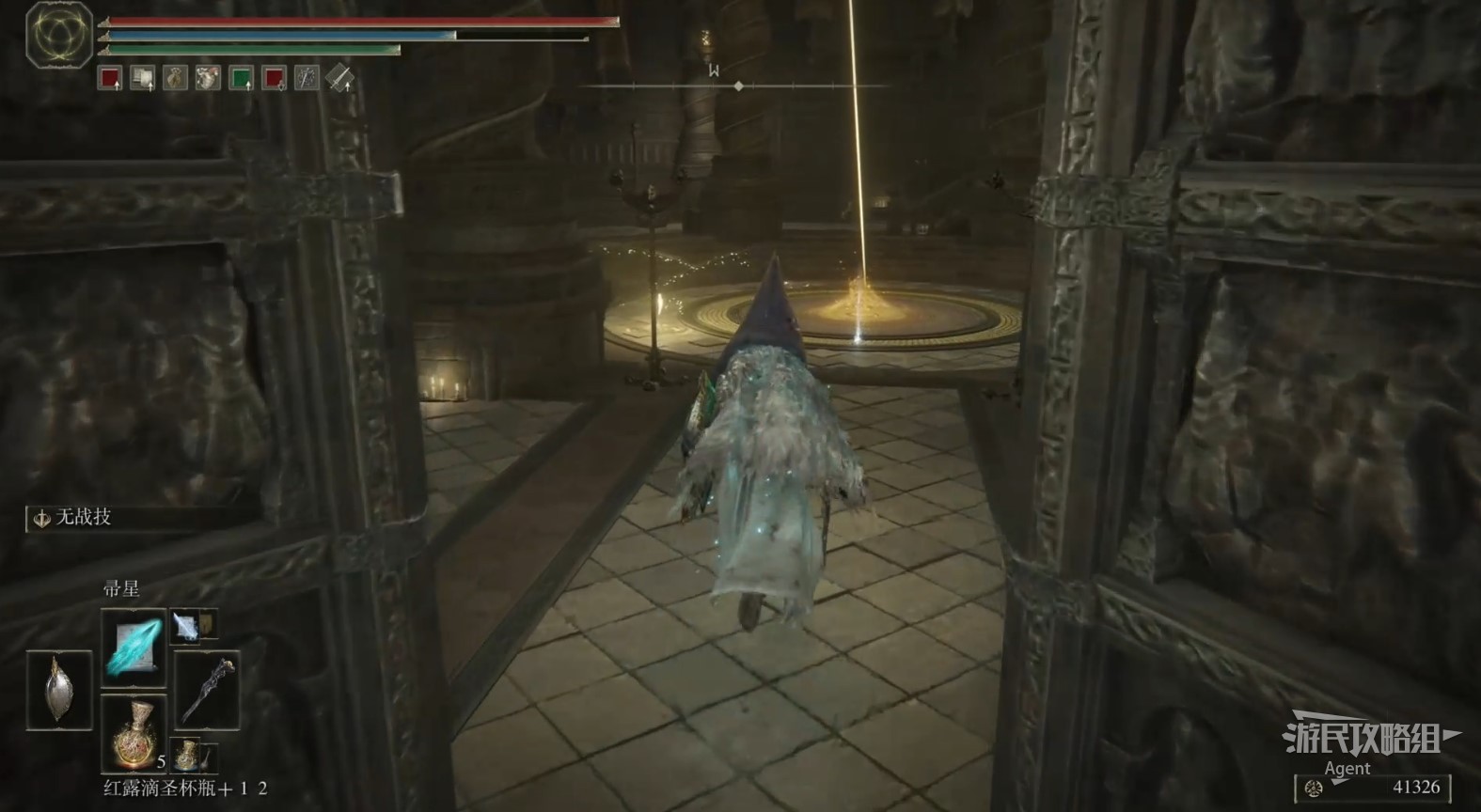The width and height of the screenshot is (1481, 812).
Task: Click the left-hand shield equipment slot
Action: click(x=58, y=690)
